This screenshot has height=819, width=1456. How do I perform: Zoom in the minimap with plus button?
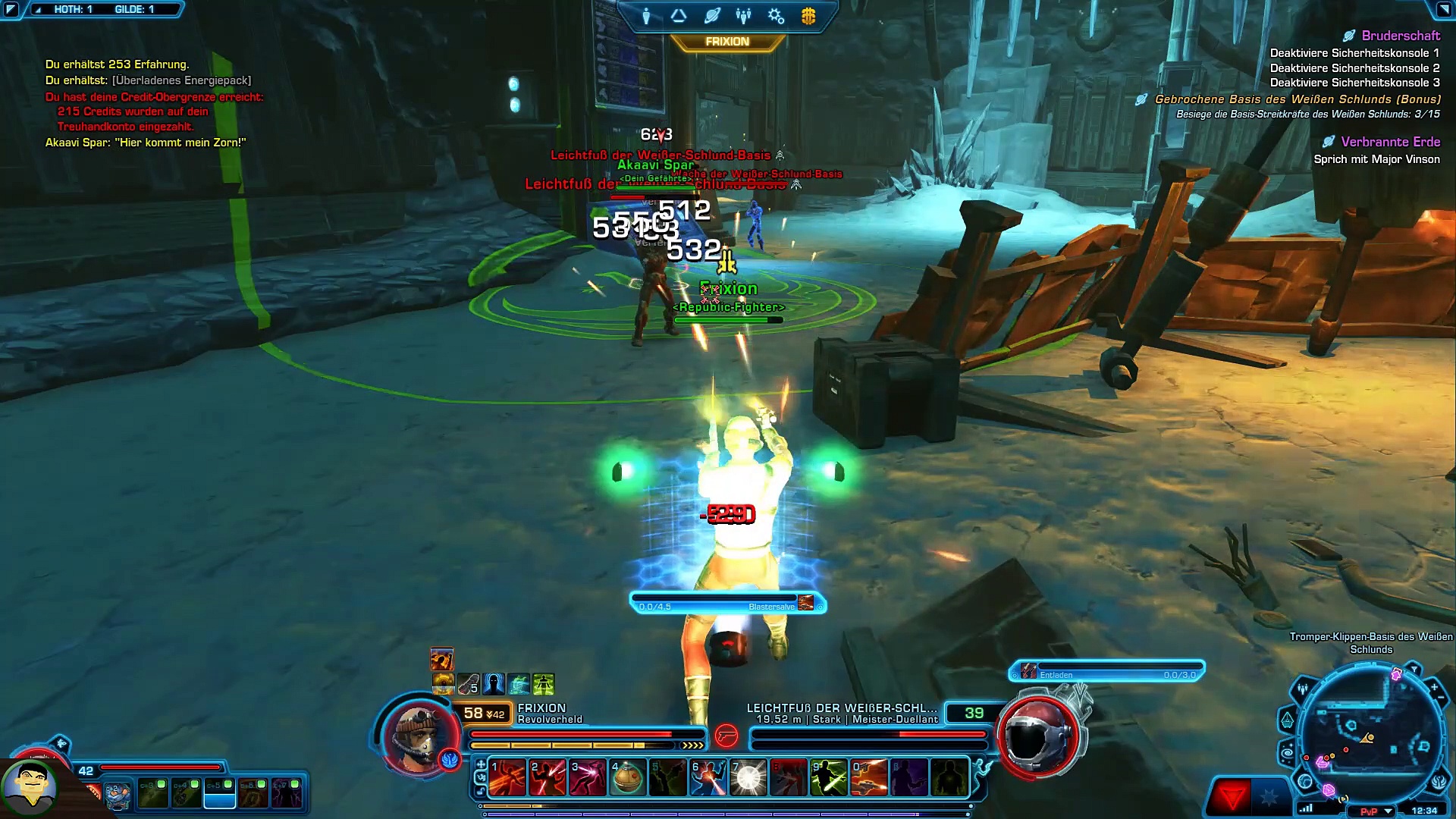(x=1434, y=687)
